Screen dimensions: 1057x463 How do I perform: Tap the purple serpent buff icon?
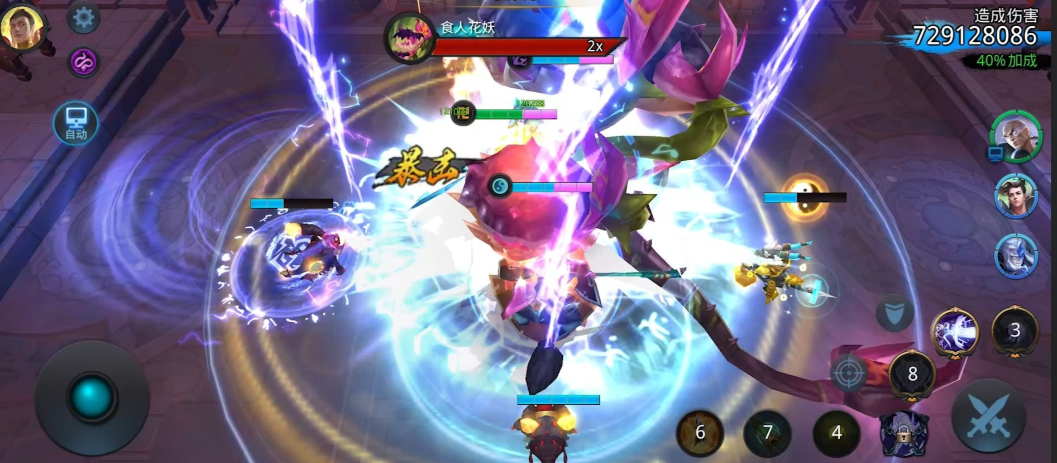(83, 62)
